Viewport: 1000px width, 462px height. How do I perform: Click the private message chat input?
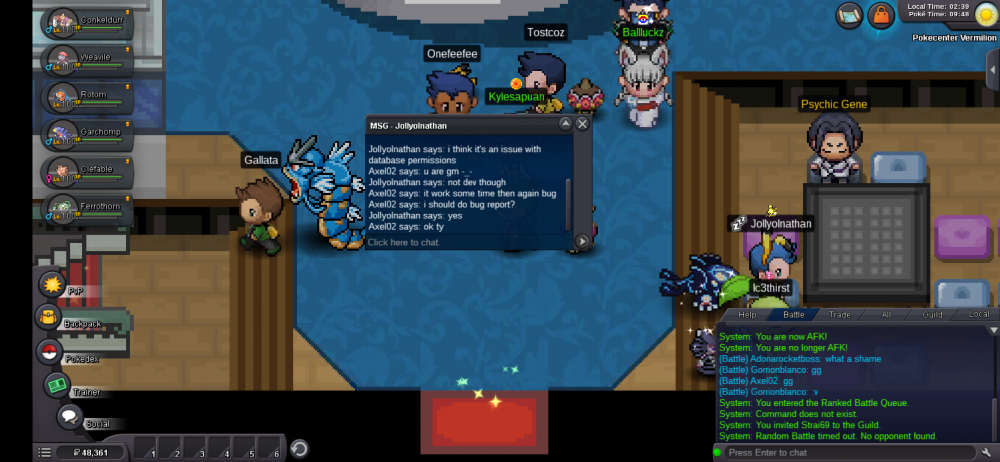coord(465,242)
